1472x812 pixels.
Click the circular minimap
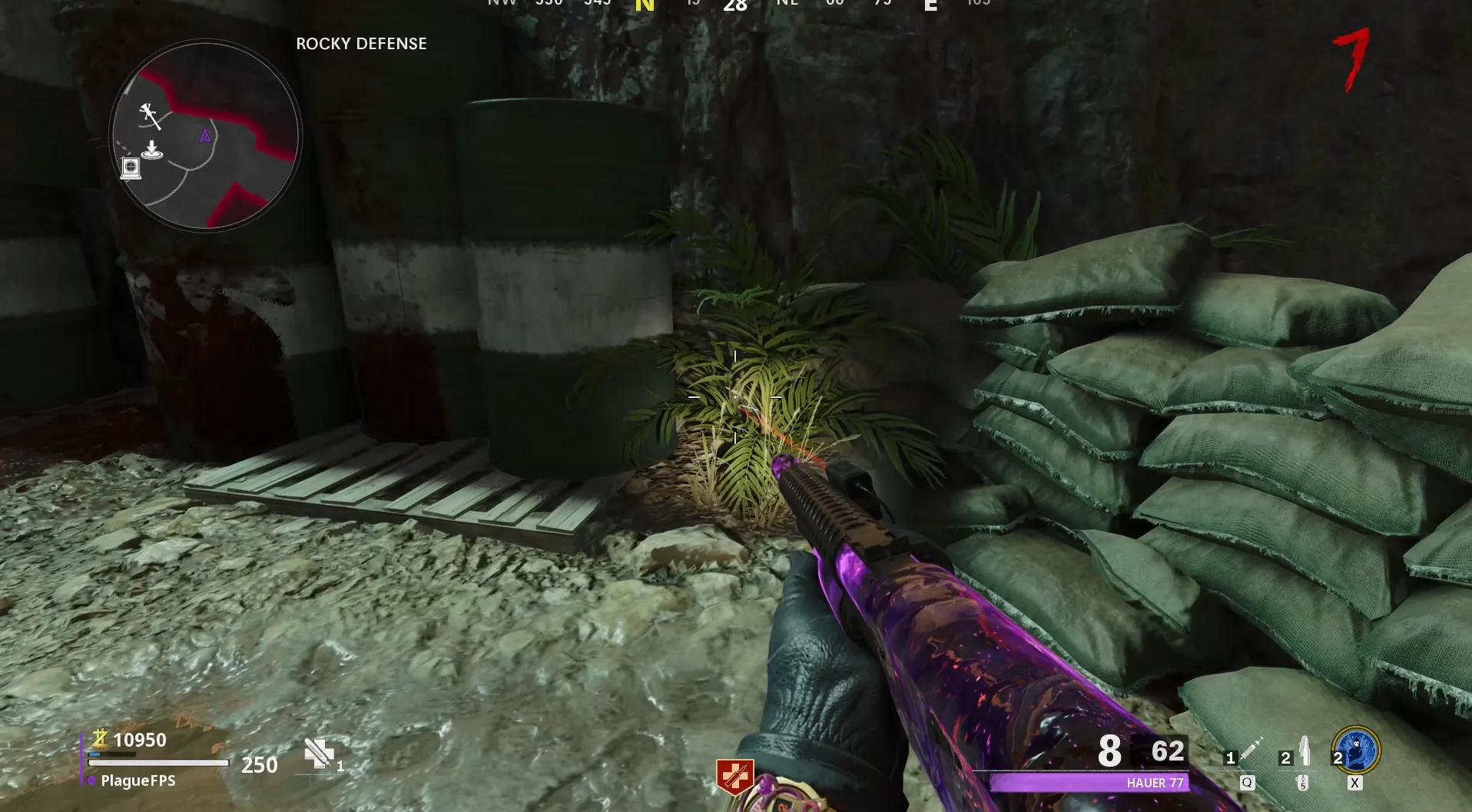(205, 136)
